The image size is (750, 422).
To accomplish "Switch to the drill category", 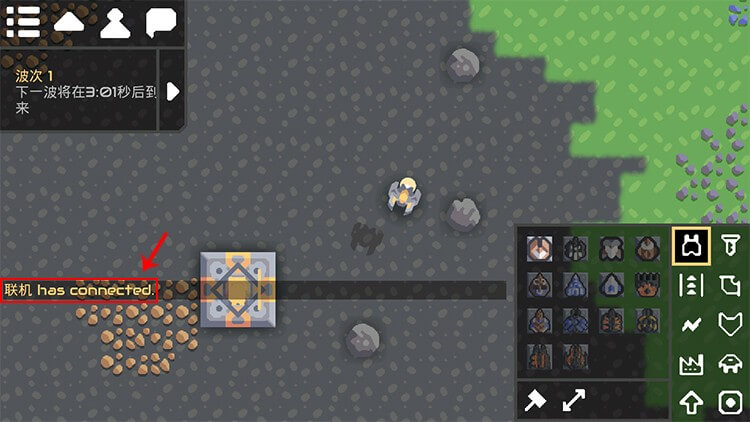I will click(730, 245).
